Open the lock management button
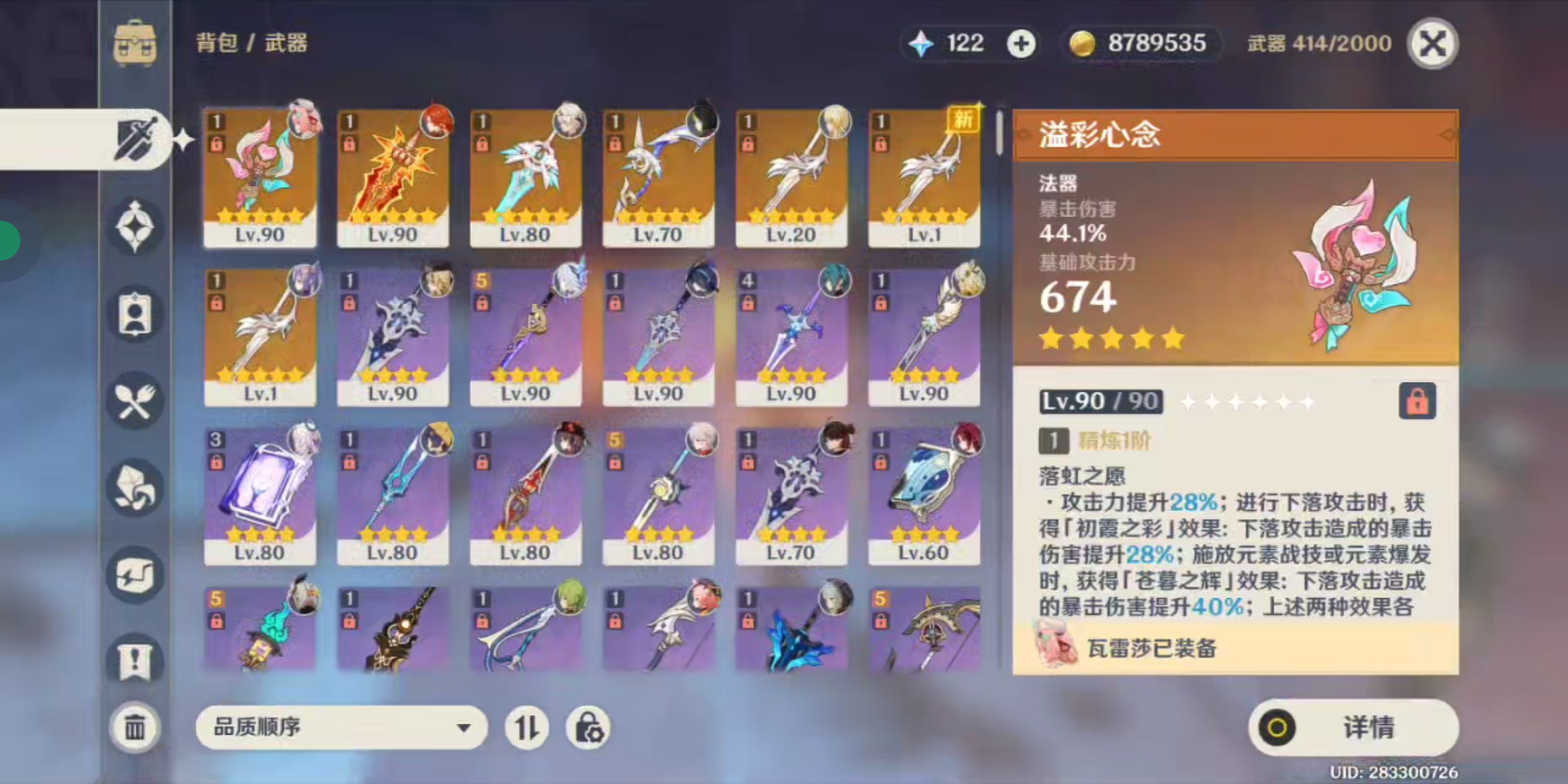 588,727
